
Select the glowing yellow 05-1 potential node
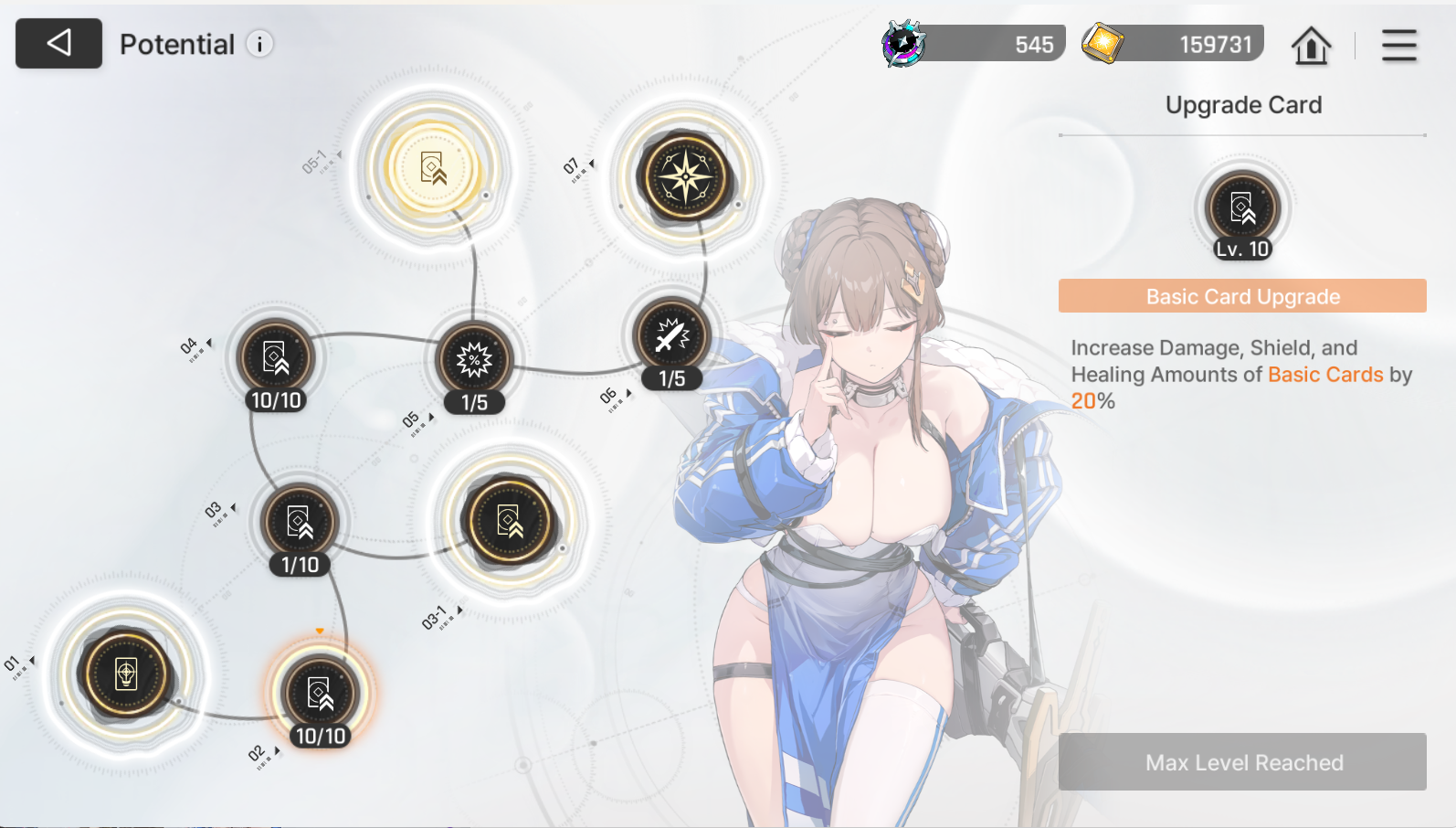433,169
